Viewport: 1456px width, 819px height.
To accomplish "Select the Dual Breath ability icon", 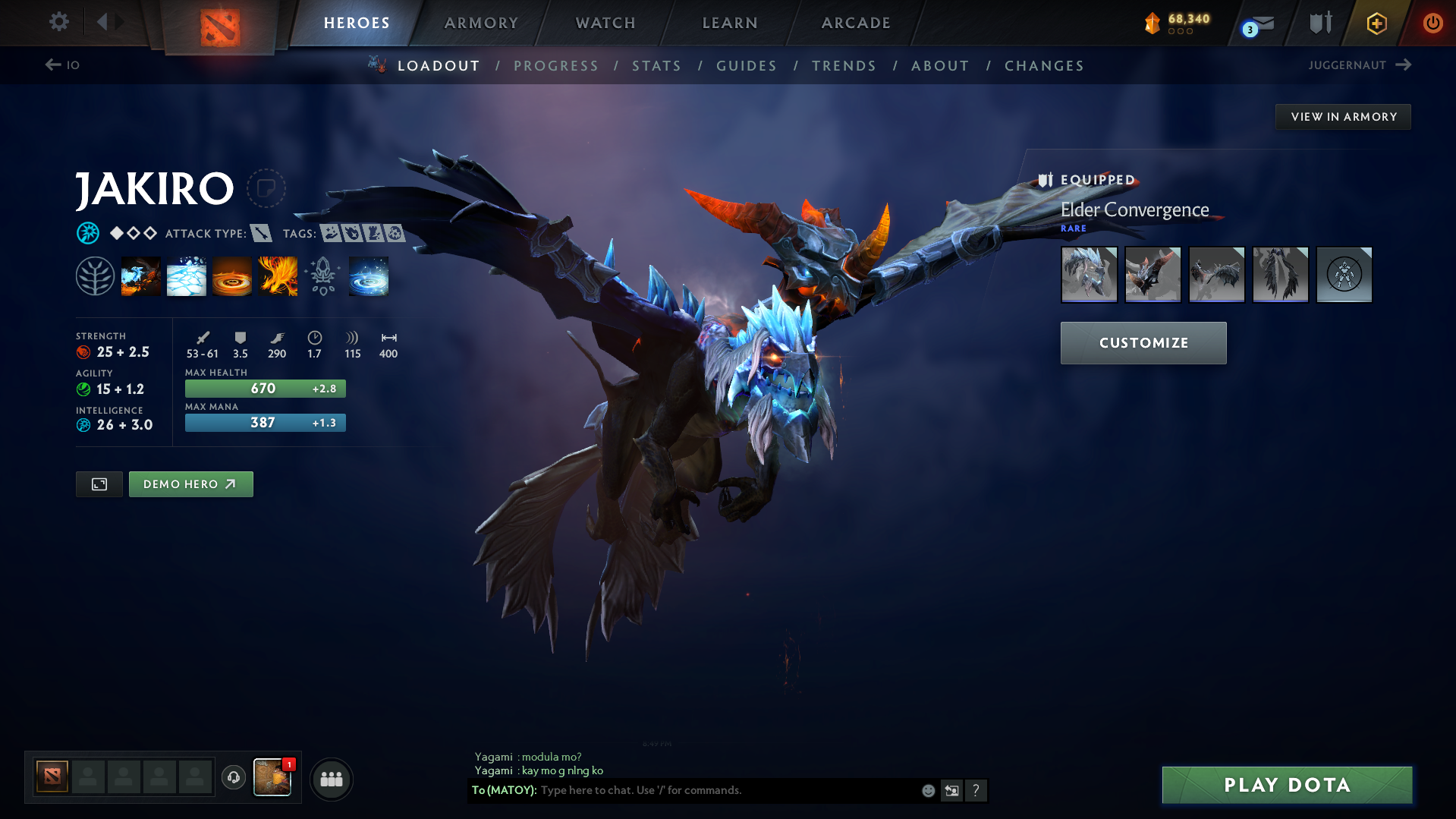I will pos(140,275).
